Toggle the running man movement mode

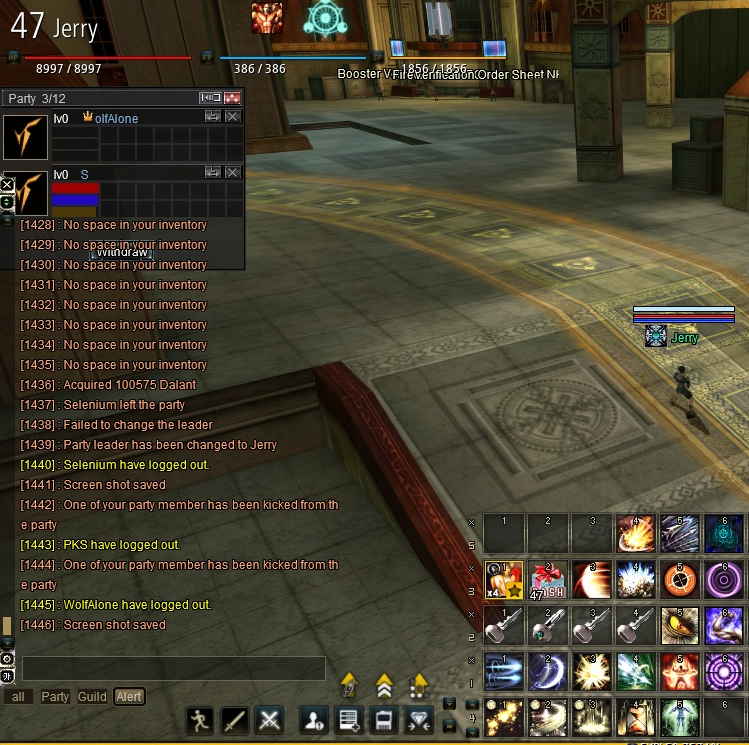(x=200, y=719)
